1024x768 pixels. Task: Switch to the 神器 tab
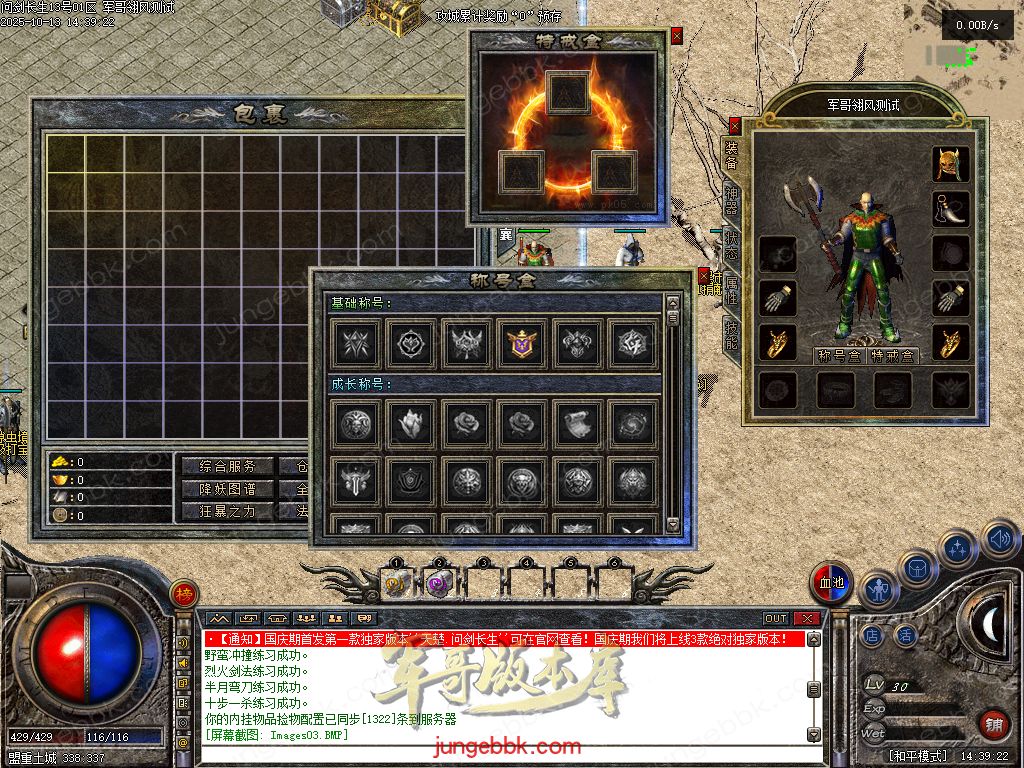(732, 200)
